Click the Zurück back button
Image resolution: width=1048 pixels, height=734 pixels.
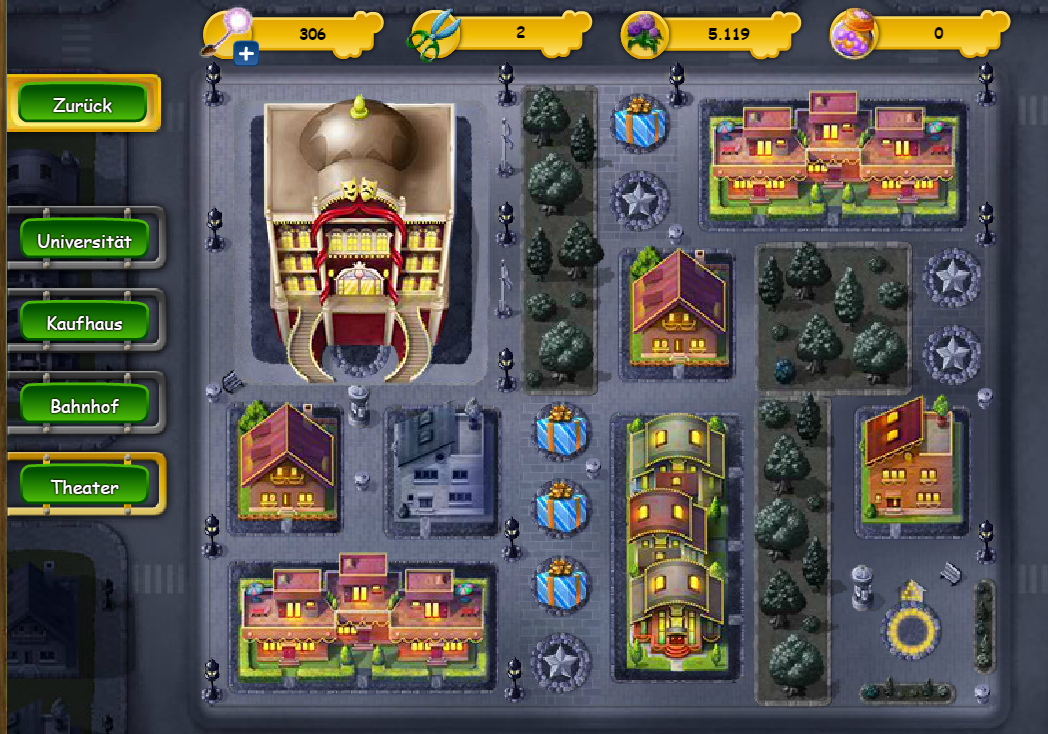[83, 104]
